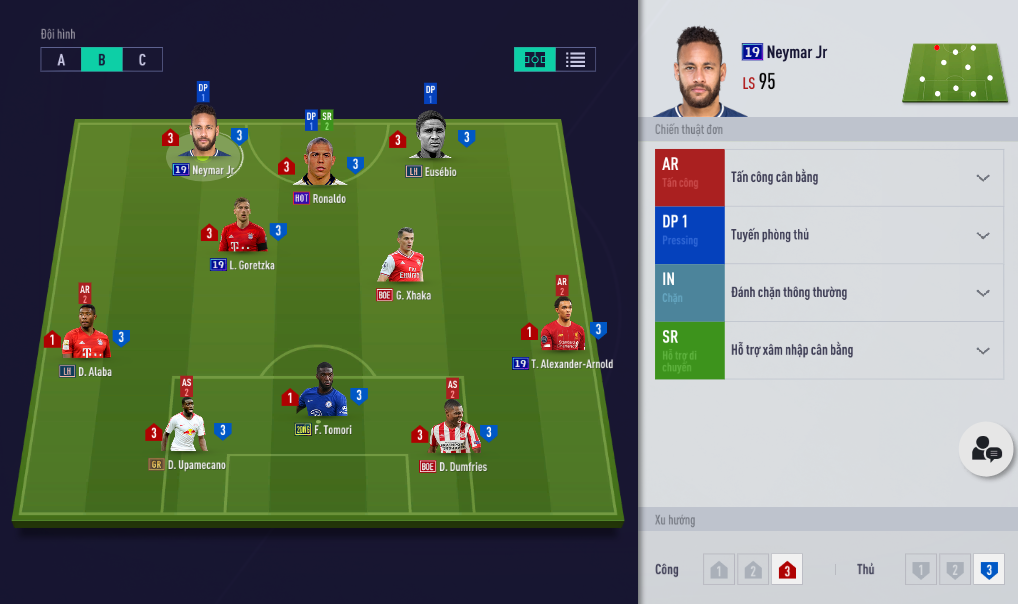1018x604 pixels.
Task: Select Ronaldo on the pitch
Action: (x=320, y=163)
